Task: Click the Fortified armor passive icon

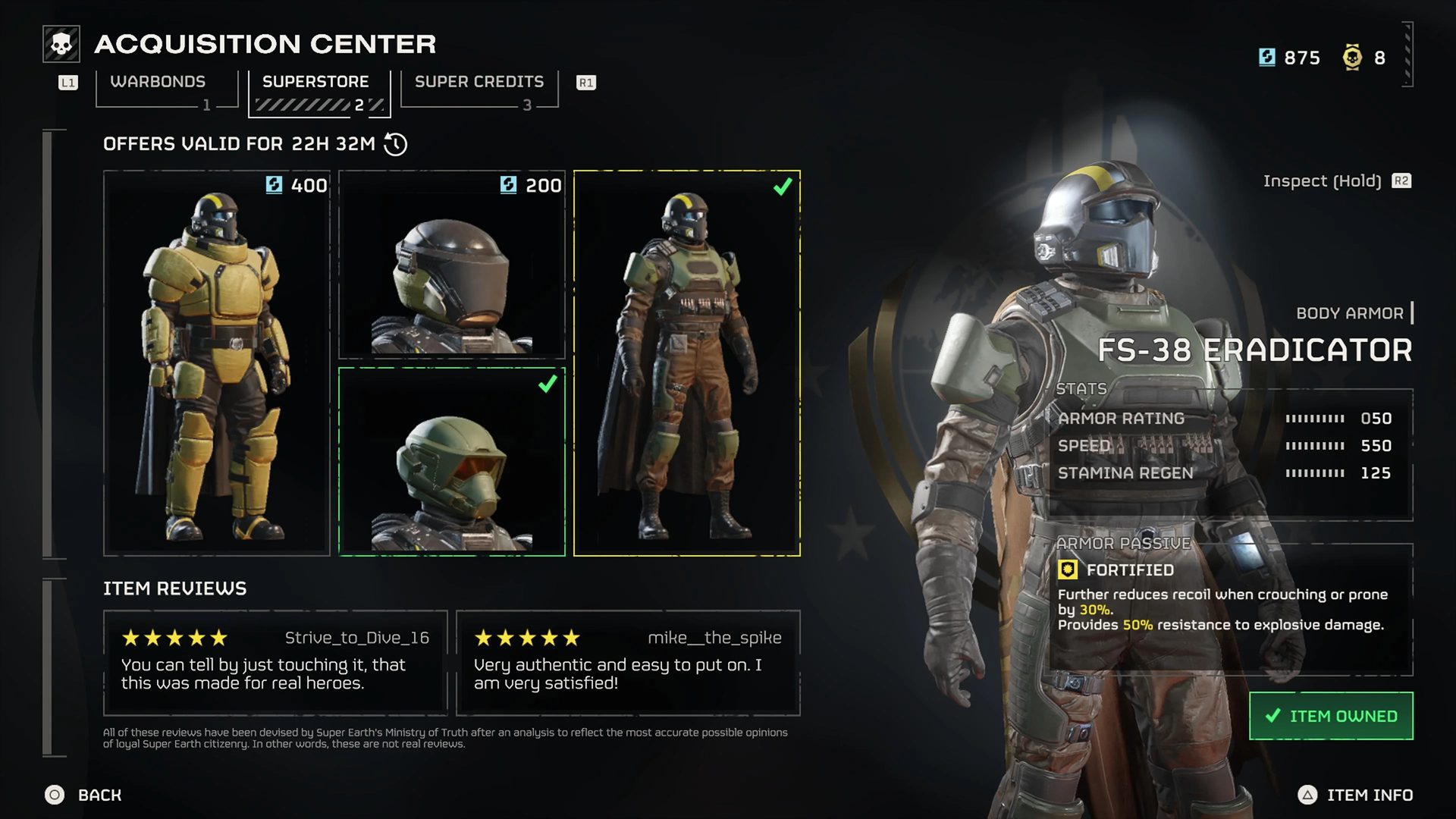Action: 1068,570
